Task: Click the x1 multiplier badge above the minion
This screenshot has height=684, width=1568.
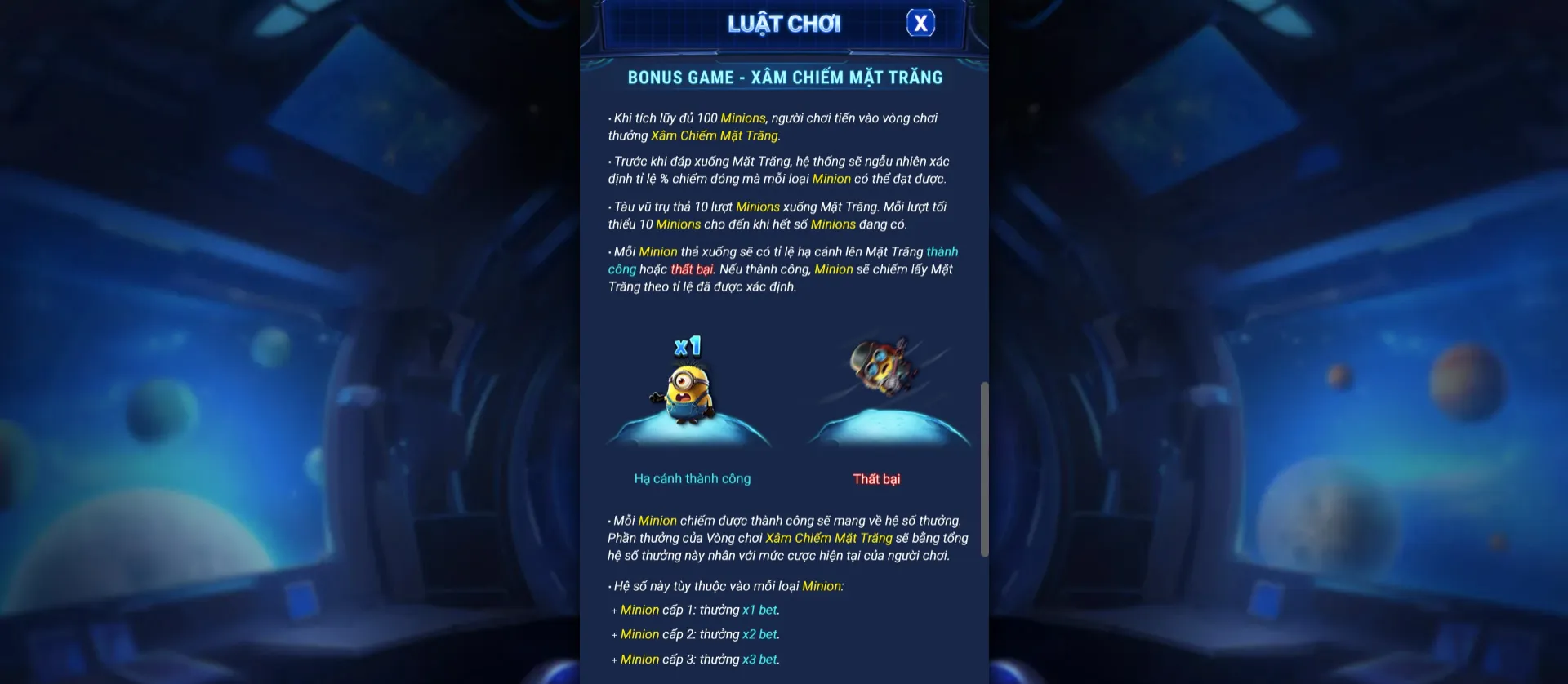Action: 687,345
